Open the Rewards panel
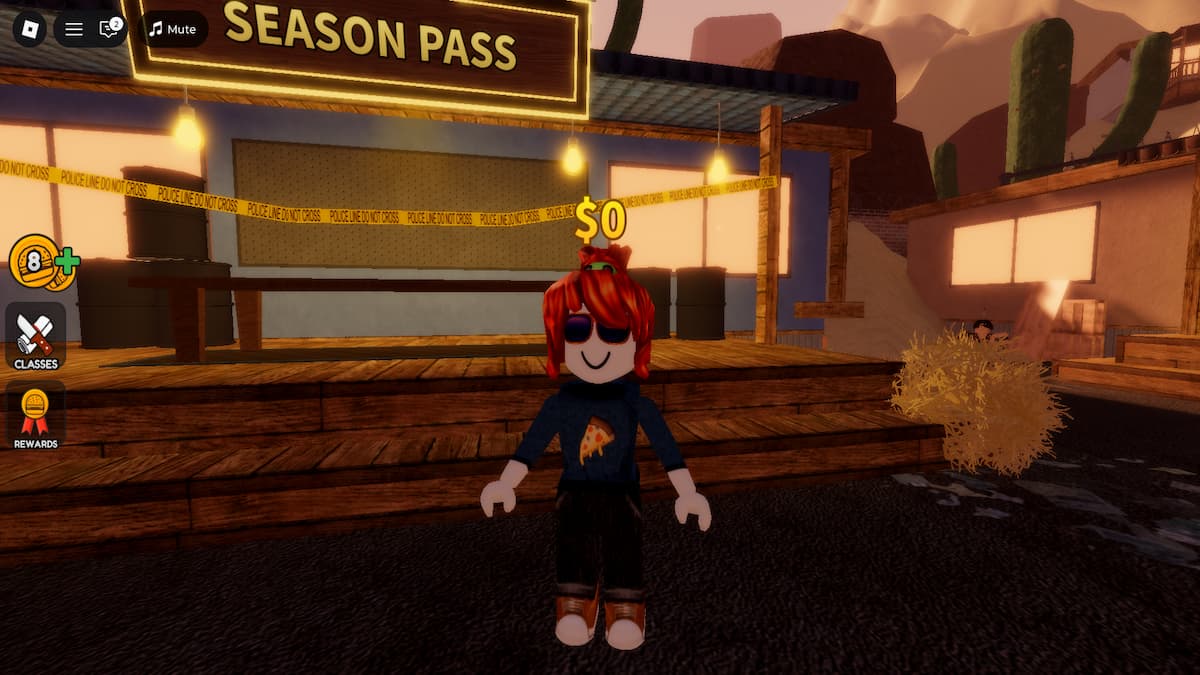 click(35, 416)
